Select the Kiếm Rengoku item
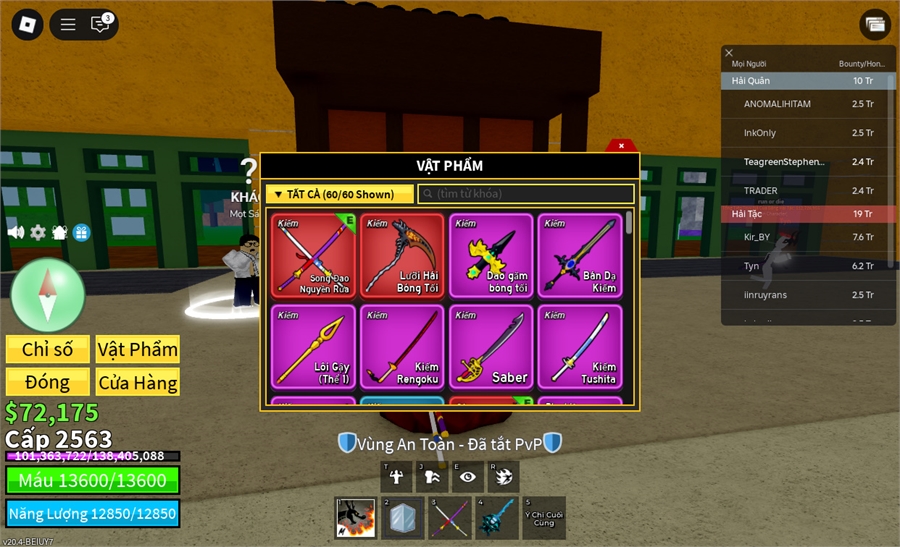The image size is (900, 547). (402, 346)
